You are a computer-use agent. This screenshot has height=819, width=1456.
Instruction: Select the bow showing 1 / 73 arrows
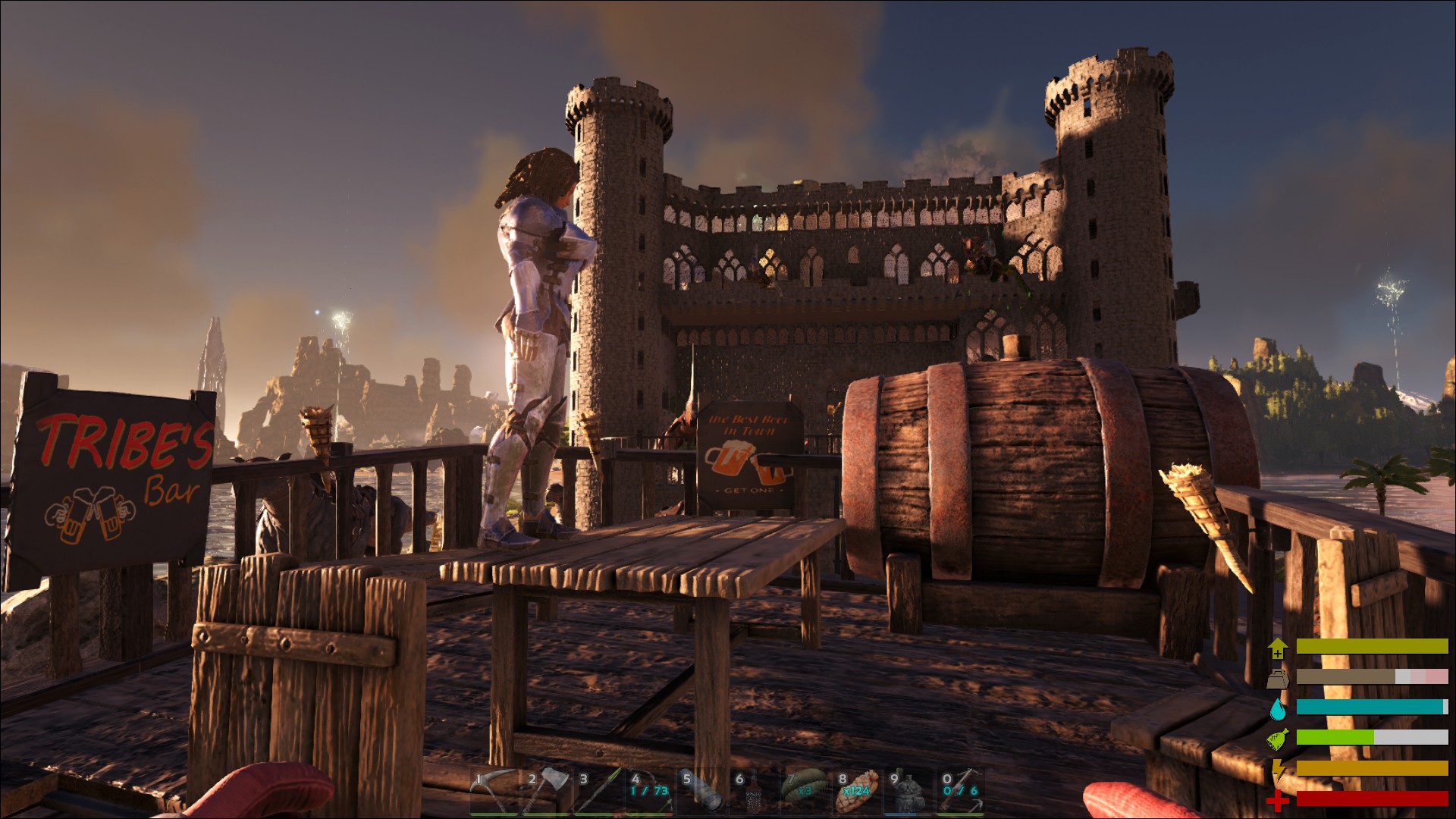tap(650, 792)
